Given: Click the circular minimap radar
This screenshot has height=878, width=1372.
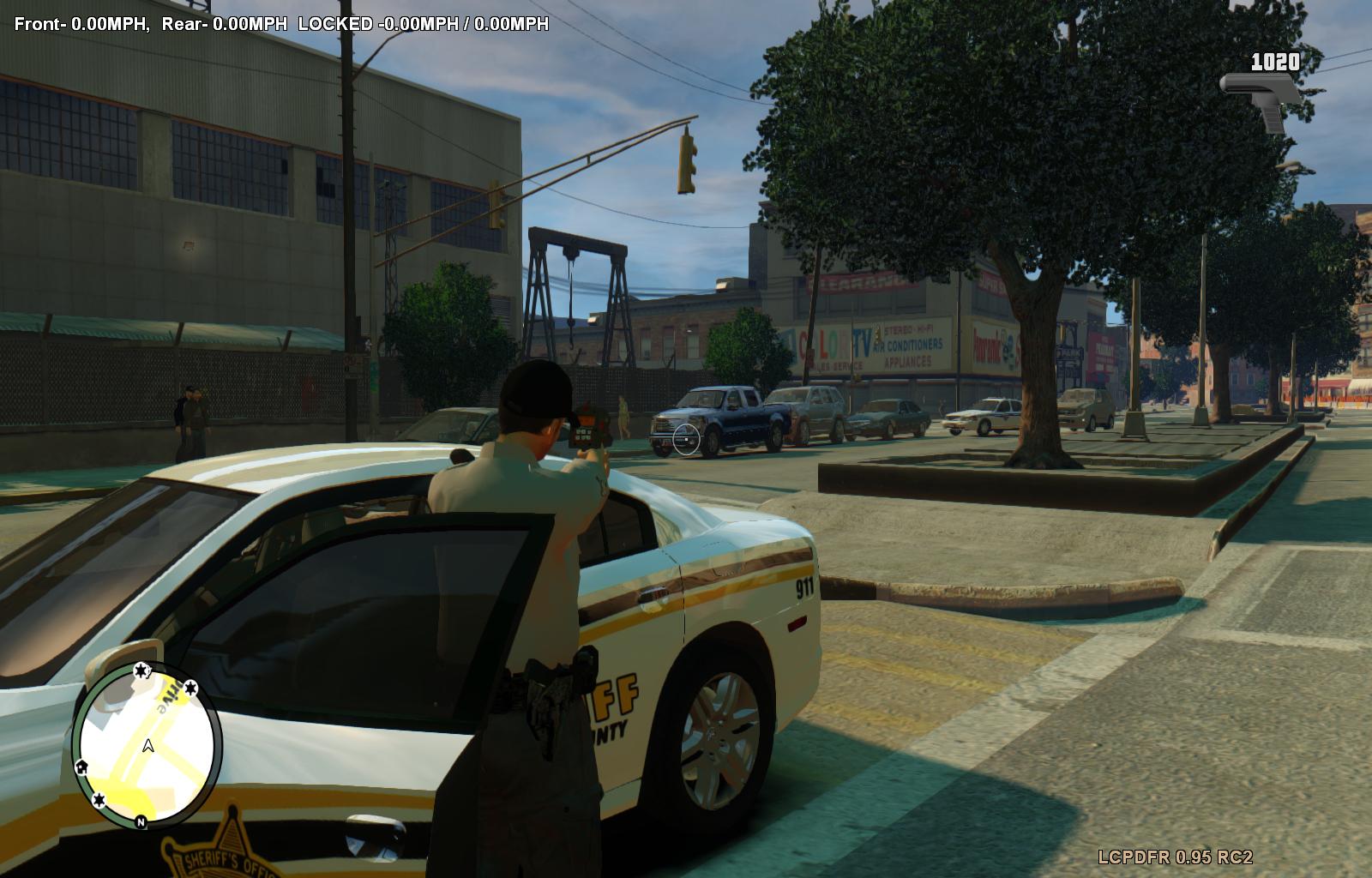Looking at the screenshot, I should pyautogui.click(x=147, y=744).
